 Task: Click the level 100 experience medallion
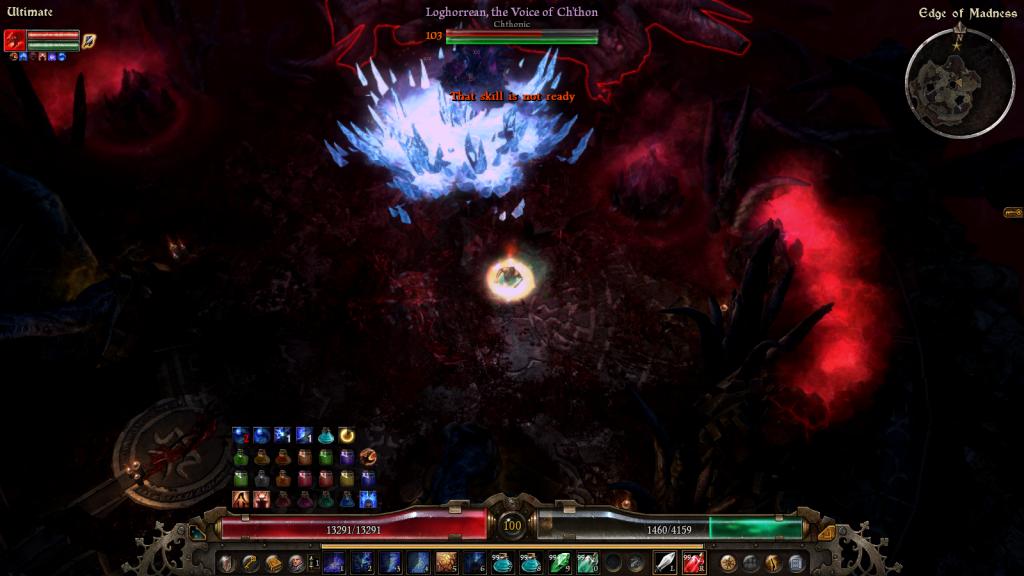click(512, 526)
